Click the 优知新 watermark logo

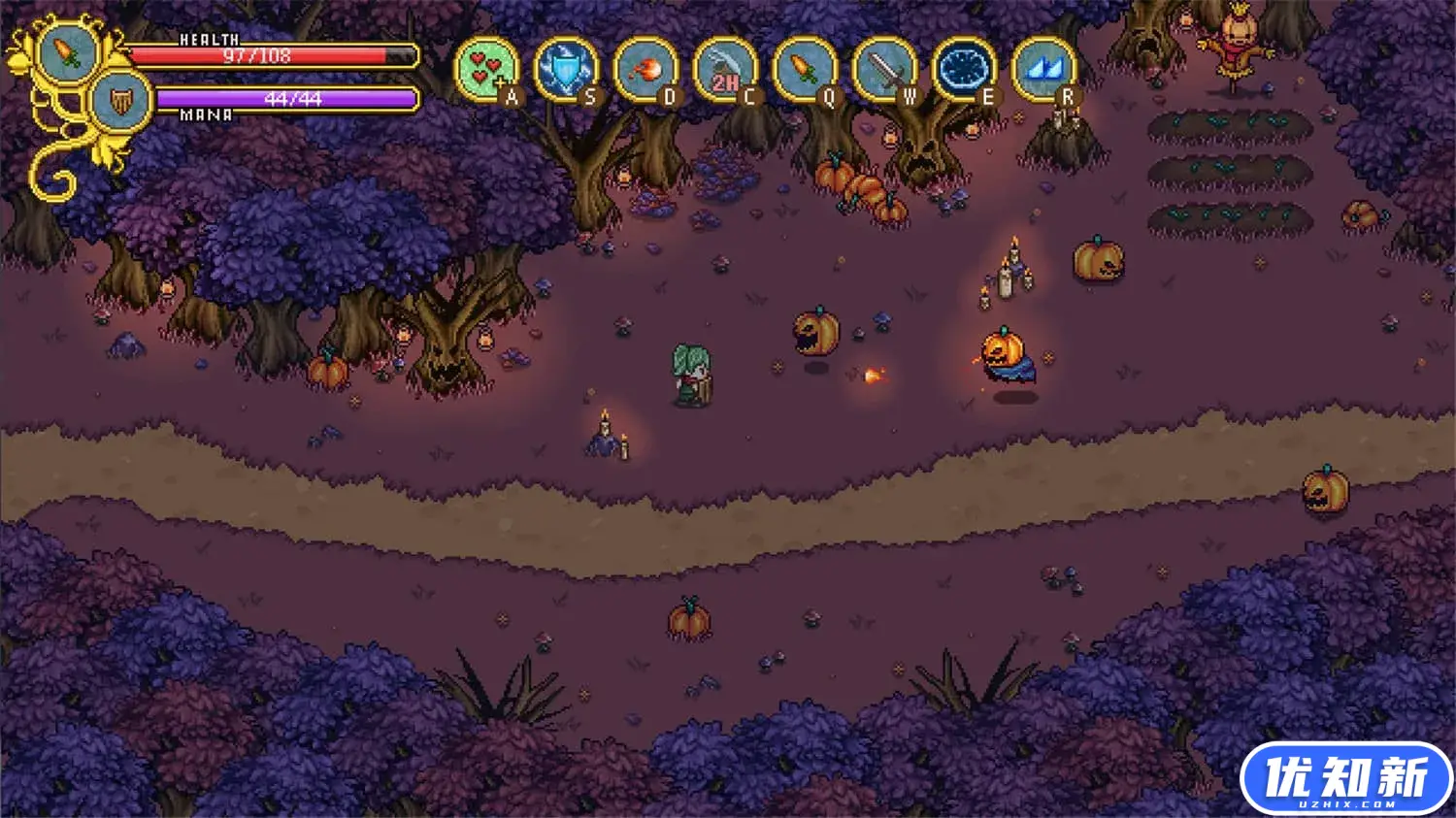(1345, 779)
